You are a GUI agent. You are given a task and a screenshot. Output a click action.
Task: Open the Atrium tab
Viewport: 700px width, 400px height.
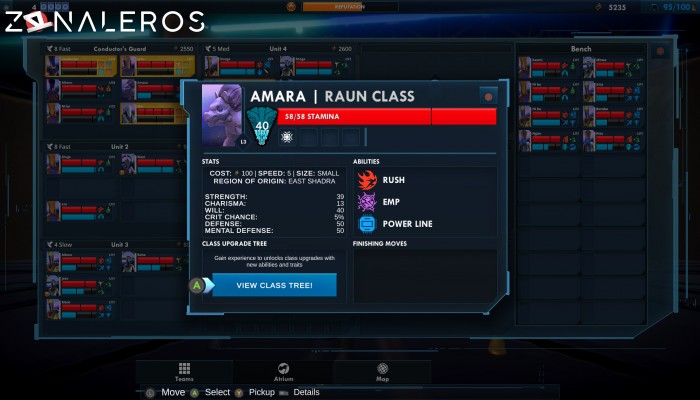283,372
